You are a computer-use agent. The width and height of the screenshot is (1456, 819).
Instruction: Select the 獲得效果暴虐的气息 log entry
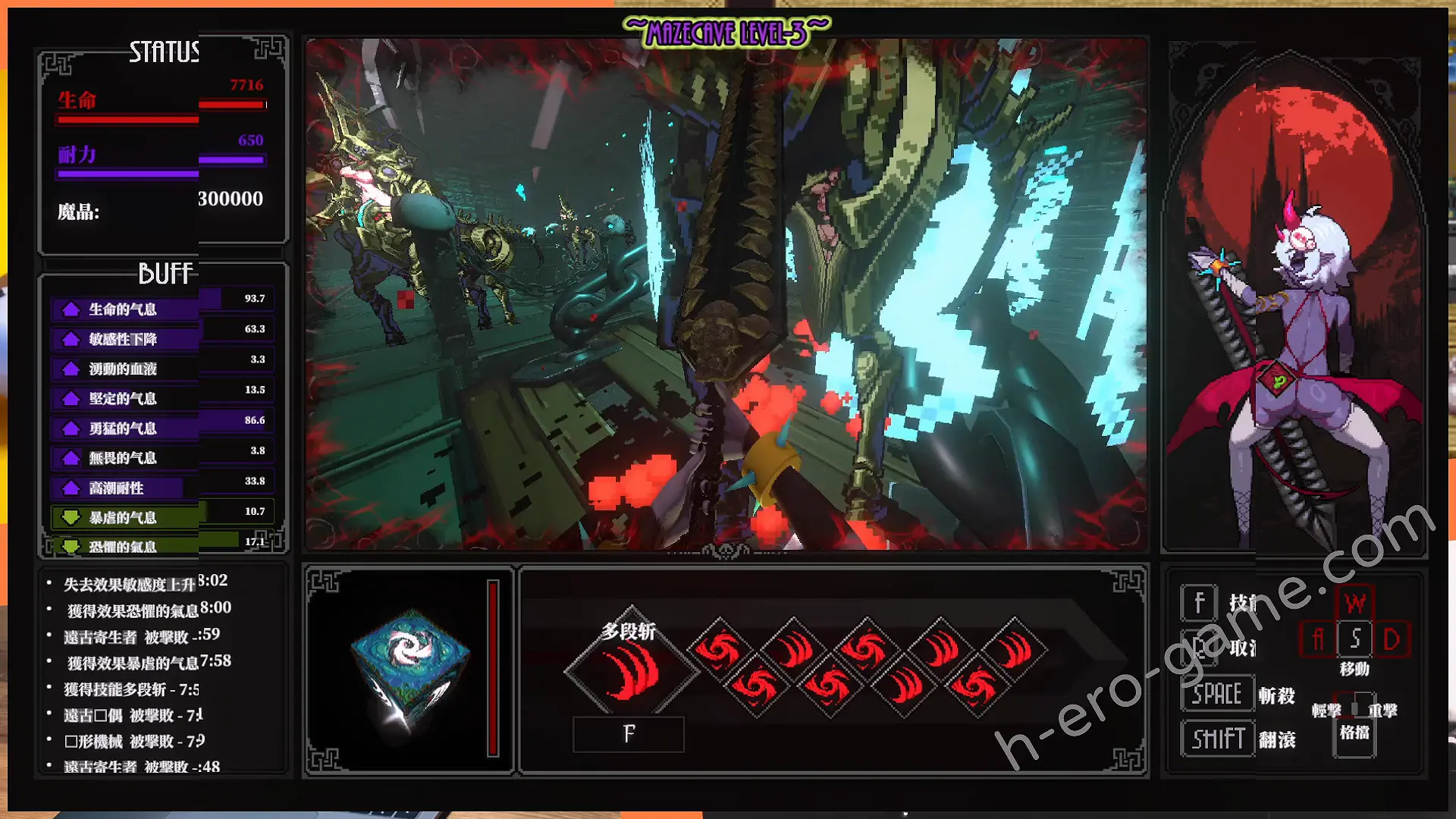[149, 663]
